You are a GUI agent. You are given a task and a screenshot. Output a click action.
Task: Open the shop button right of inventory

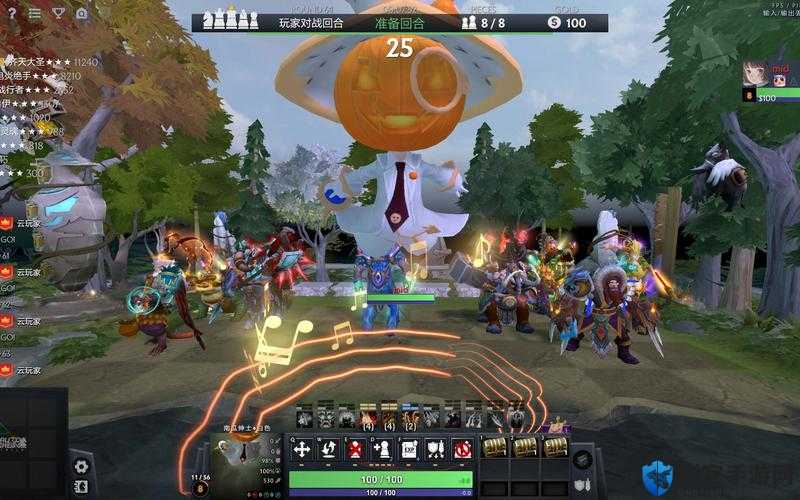click(582, 460)
